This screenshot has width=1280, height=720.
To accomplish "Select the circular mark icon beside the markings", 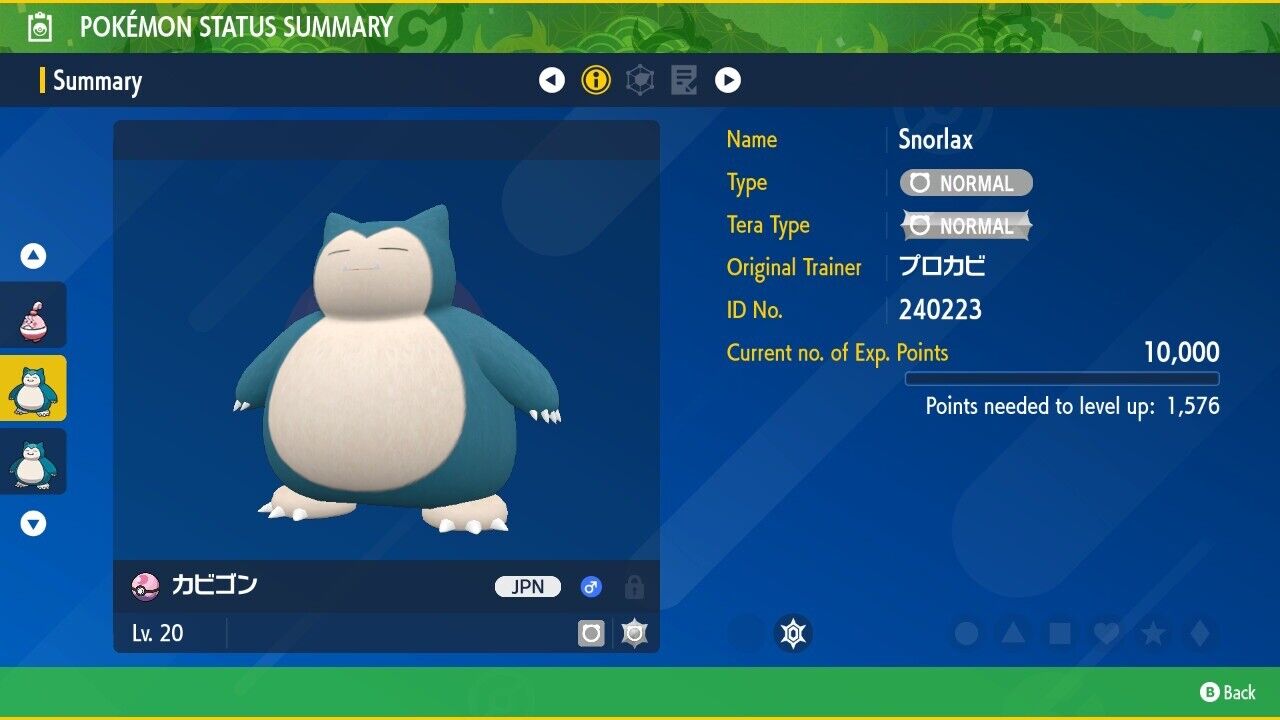I will pos(793,633).
